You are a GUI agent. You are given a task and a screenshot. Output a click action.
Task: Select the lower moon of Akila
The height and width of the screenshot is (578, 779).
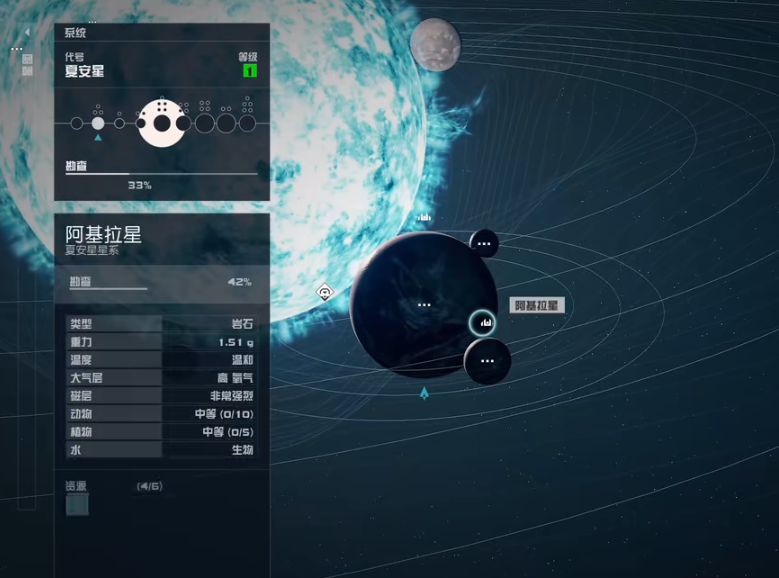click(487, 360)
